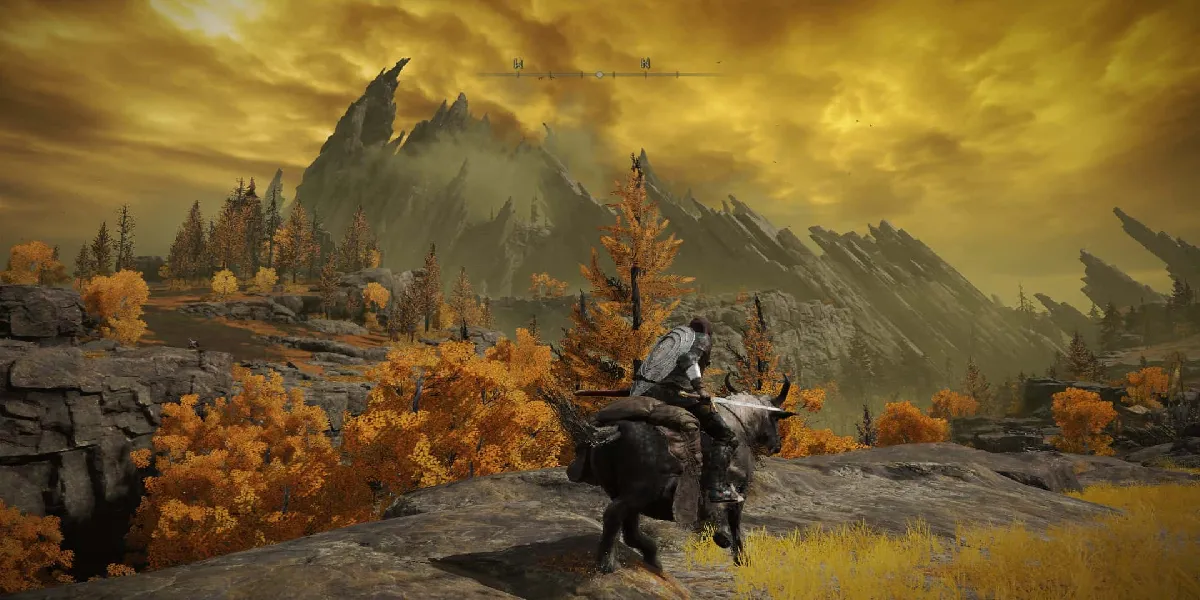Screen dimensions: 1200x600
Task: Click the compass's center diamond indicator
Action: [599, 74]
